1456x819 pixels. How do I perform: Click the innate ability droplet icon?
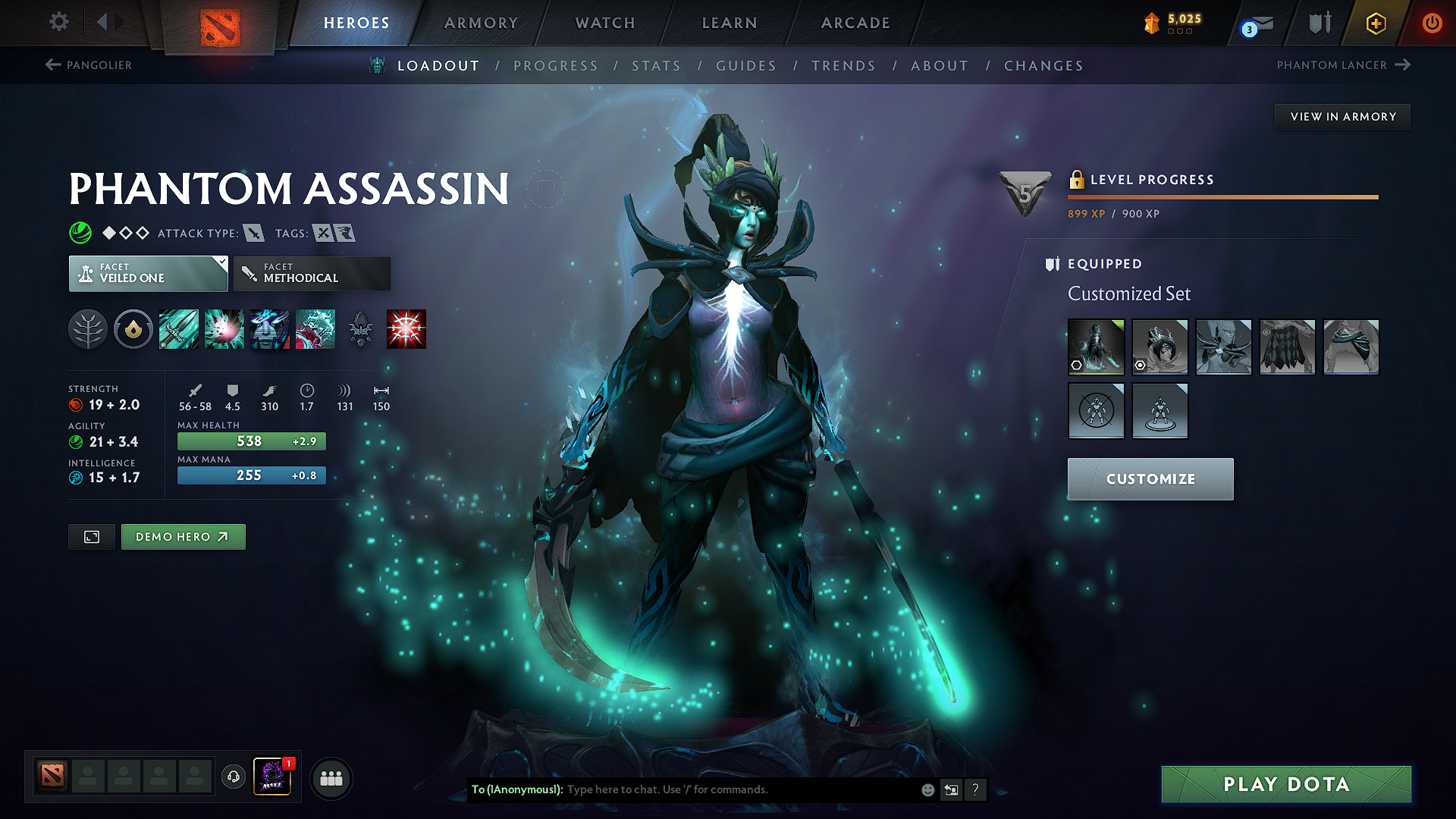point(133,329)
